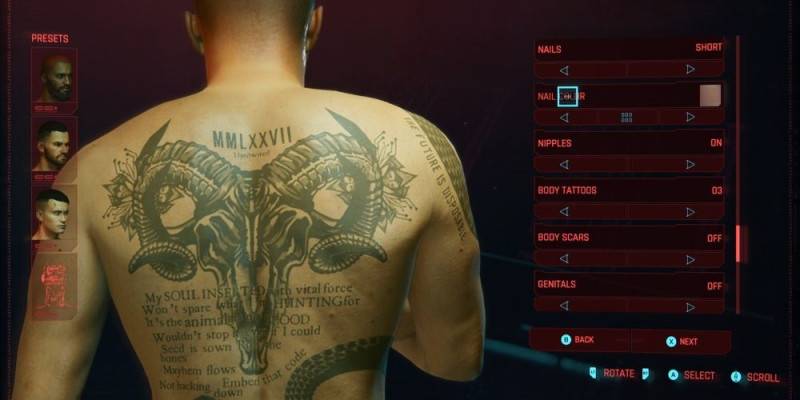
Task: Change Genitals option with the left arrow
Action: pos(564,306)
